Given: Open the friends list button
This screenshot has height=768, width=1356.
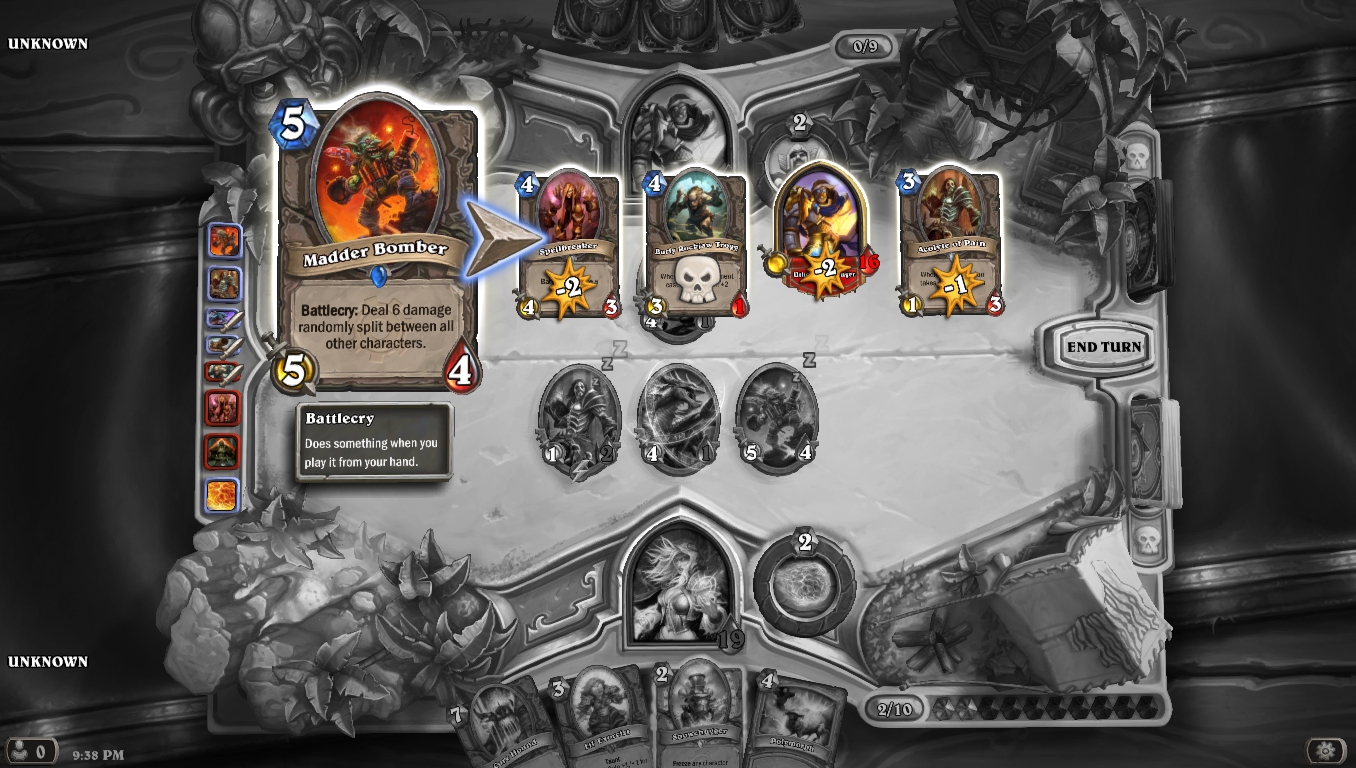Looking at the screenshot, I should (x=29, y=750).
